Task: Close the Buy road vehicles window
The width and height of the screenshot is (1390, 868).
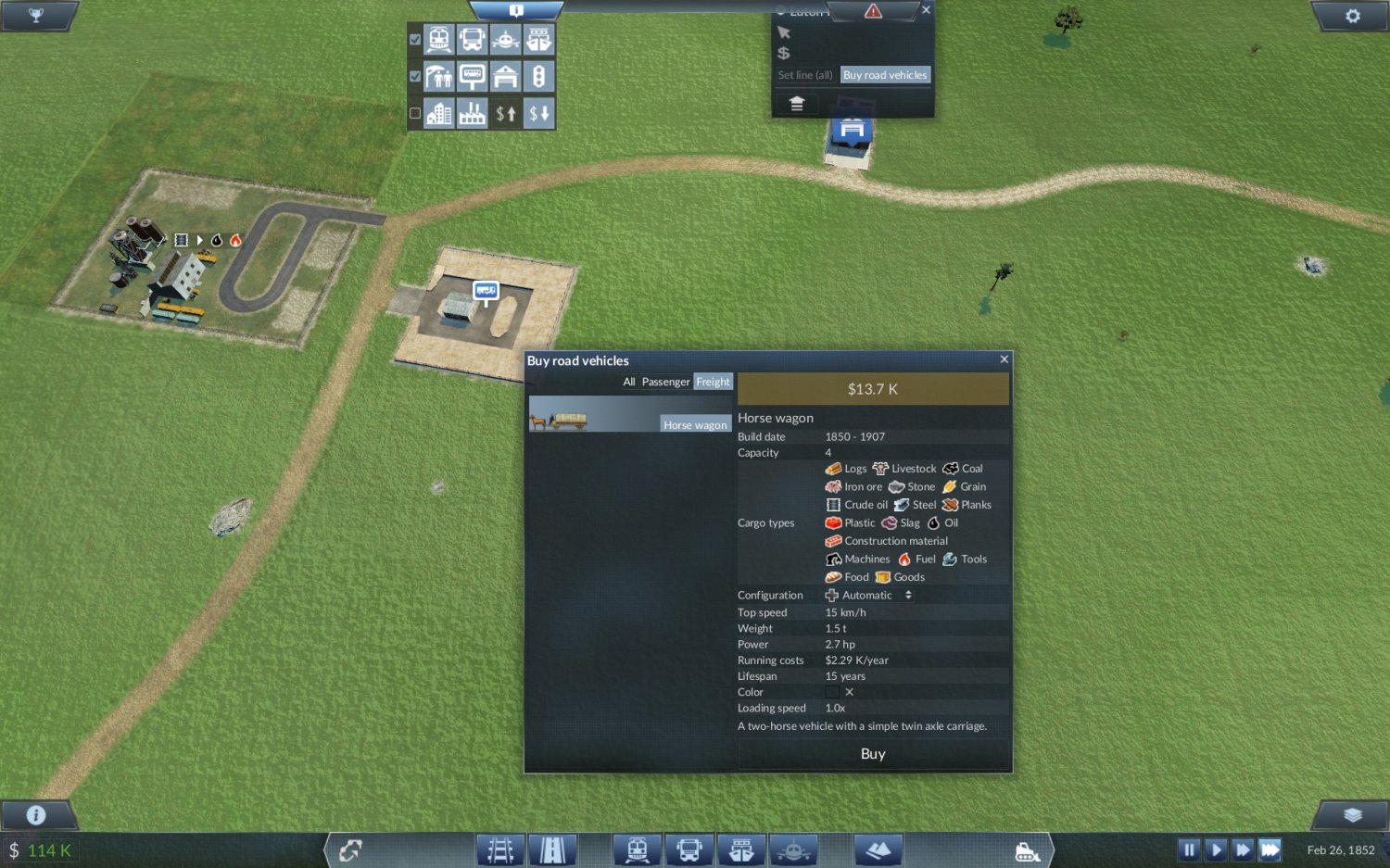Action: point(1004,359)
